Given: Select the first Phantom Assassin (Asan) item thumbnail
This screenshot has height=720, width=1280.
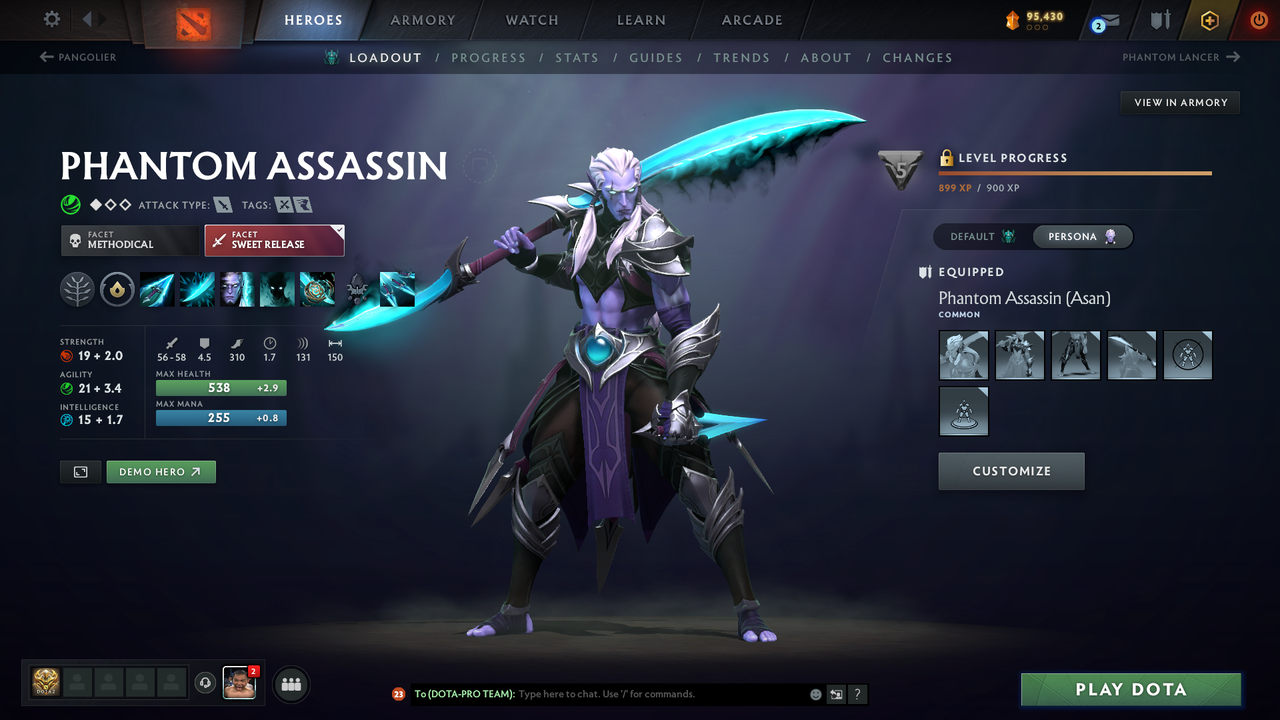Looking at the screenshot, I should point(963,355).
